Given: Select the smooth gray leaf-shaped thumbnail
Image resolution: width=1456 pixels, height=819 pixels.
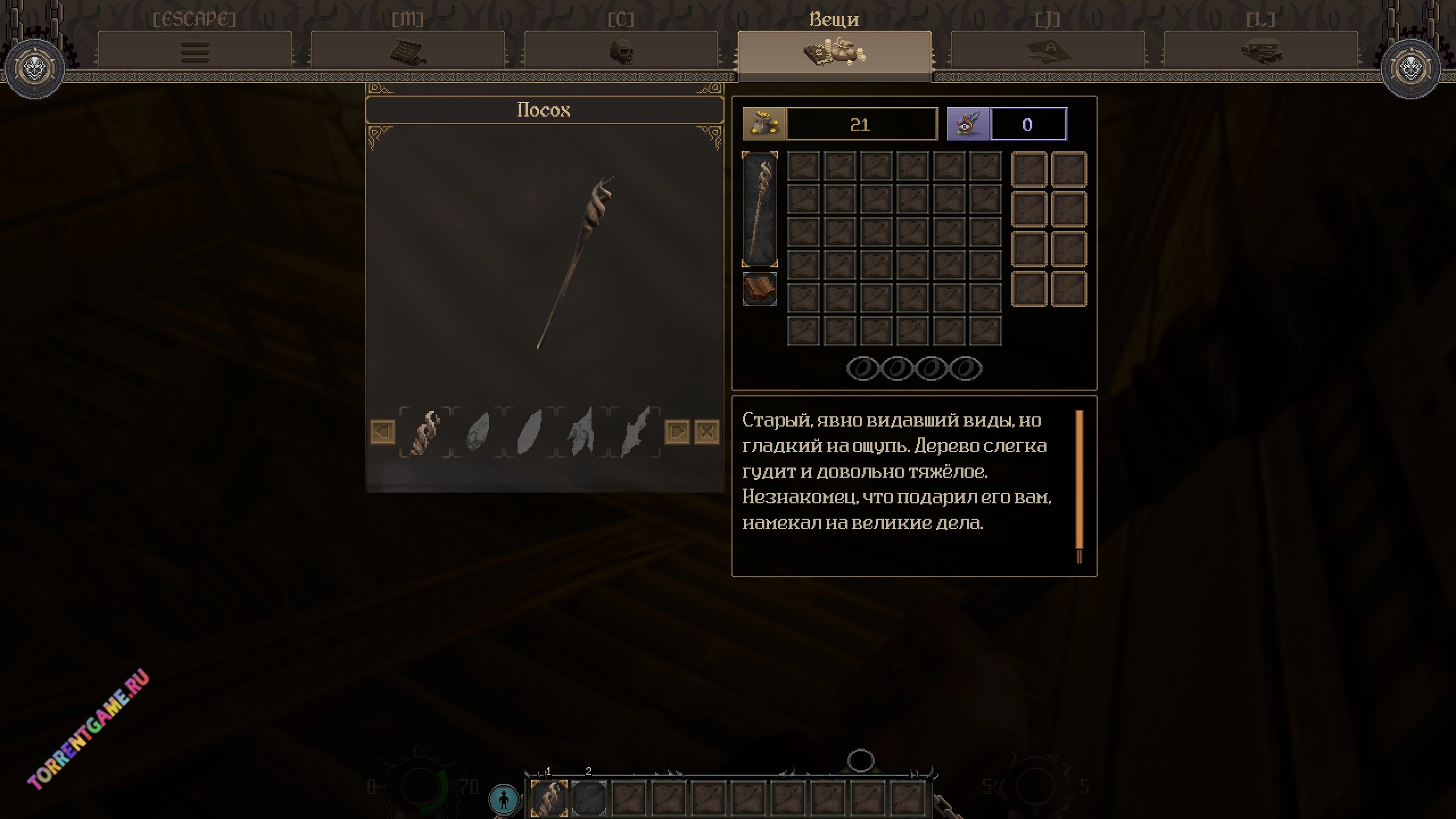Looking at the screenshot, I should (x=530, y=432).
